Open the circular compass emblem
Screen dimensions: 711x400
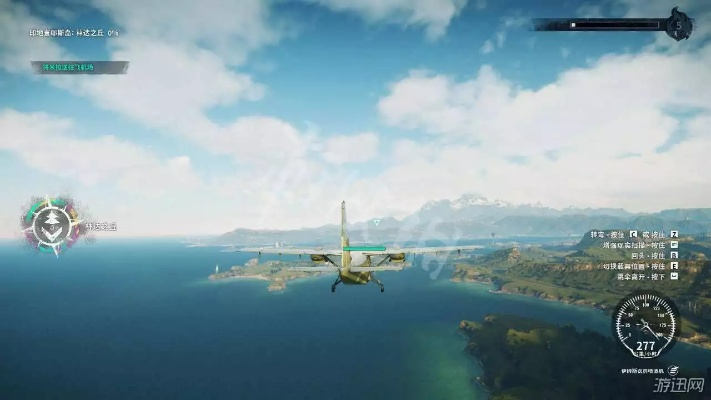[50, 223]
